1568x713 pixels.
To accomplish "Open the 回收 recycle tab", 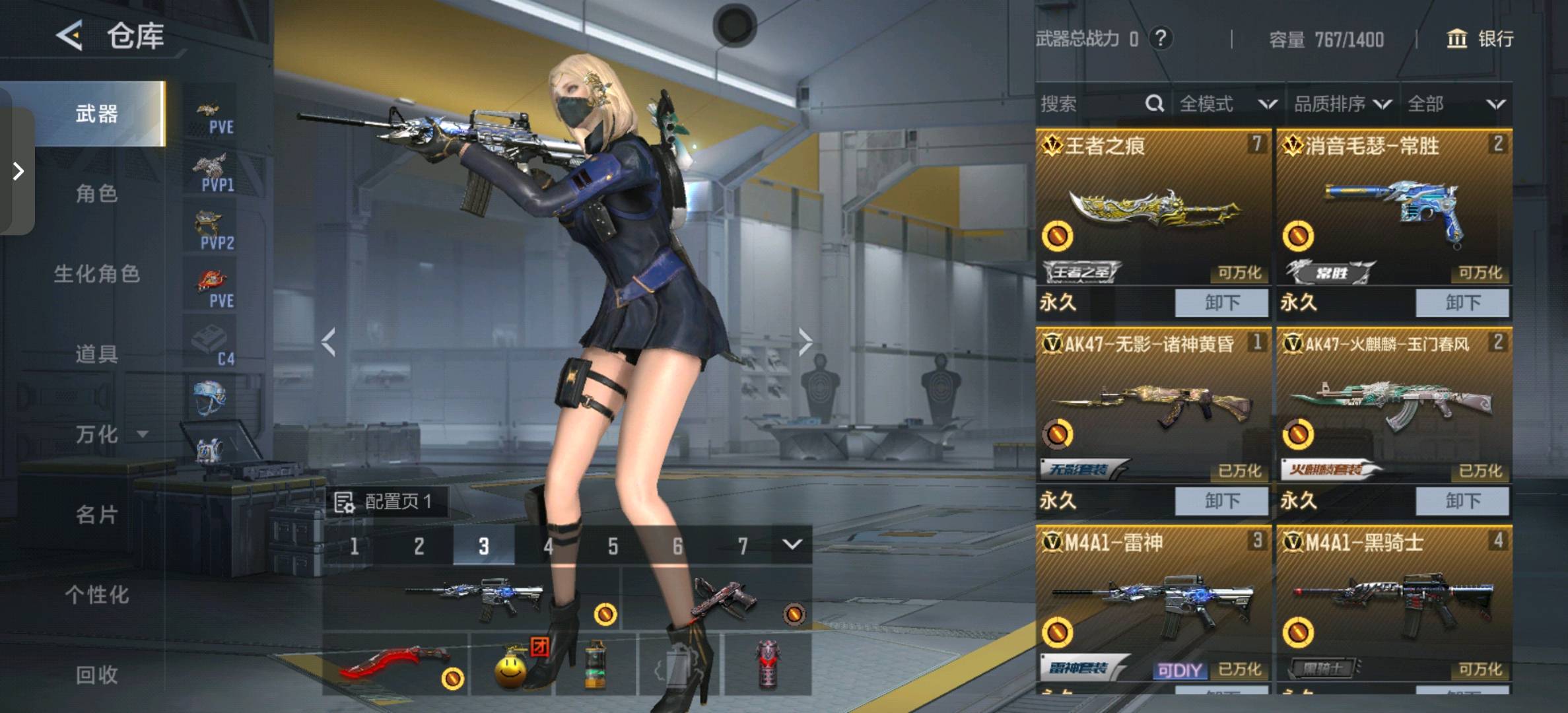I will (96, 675).
